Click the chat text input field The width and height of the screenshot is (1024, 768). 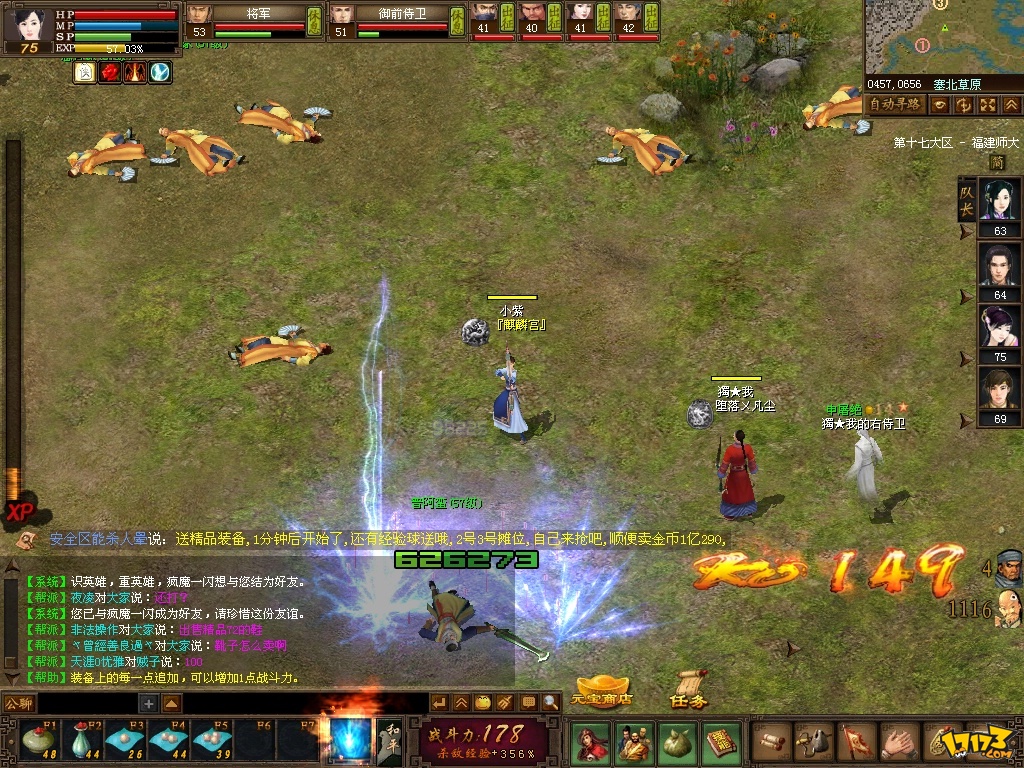[x=88, y=703]
